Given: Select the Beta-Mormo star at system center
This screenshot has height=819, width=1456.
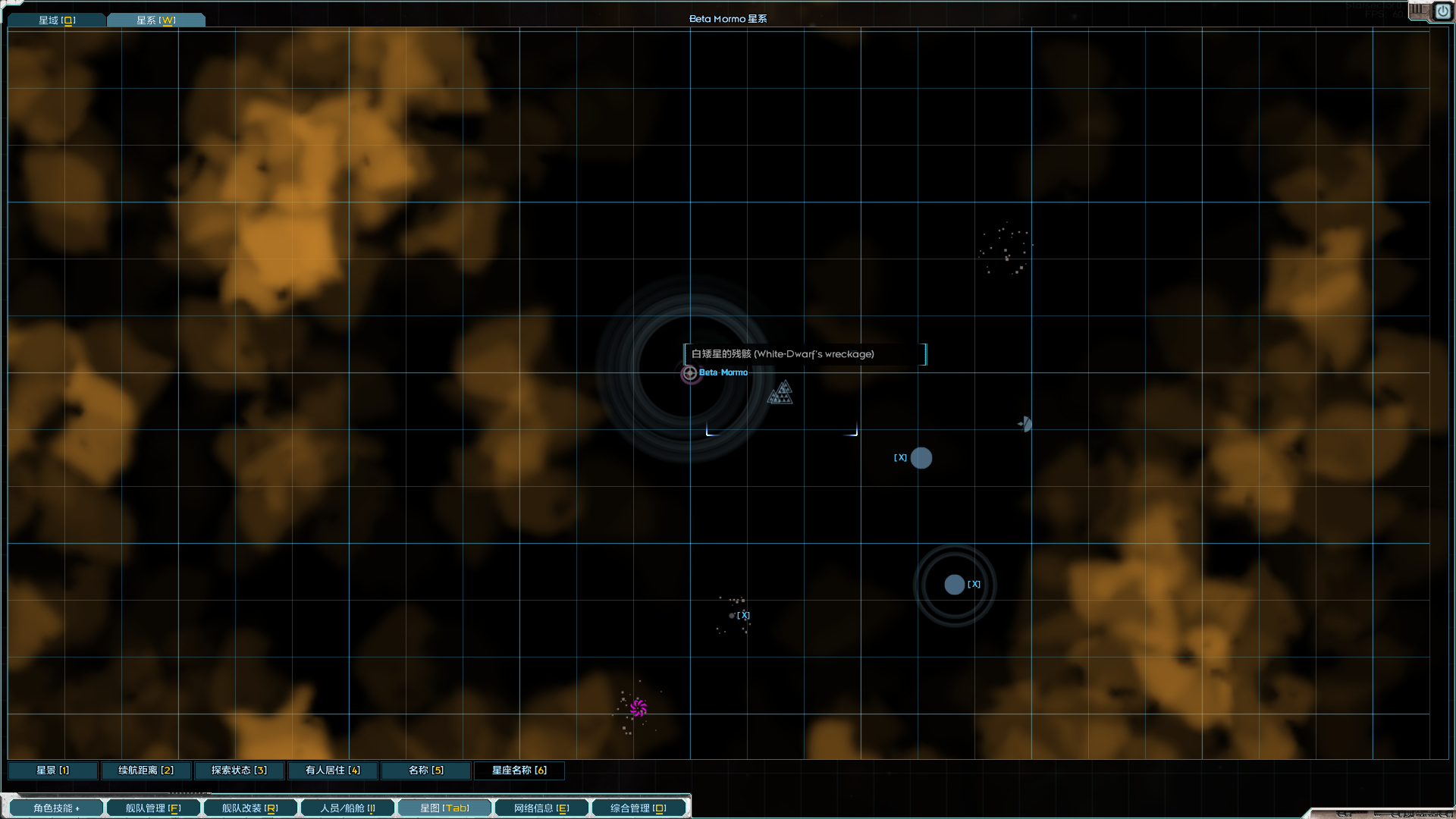Looking at the screenshot, I should pyautogui.click(x=689, y=373).
